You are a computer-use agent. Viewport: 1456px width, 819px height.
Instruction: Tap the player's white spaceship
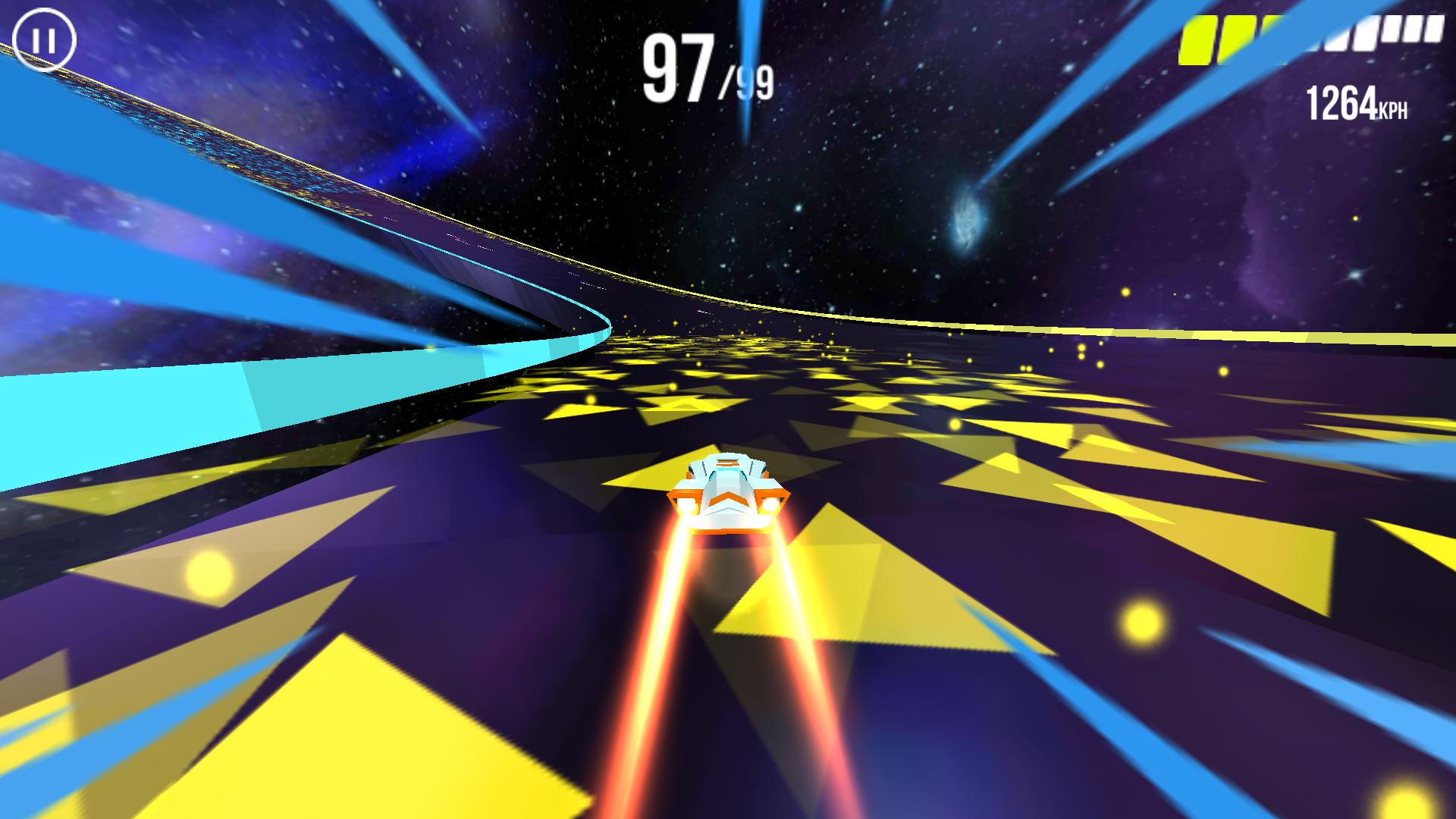point(728,489)
